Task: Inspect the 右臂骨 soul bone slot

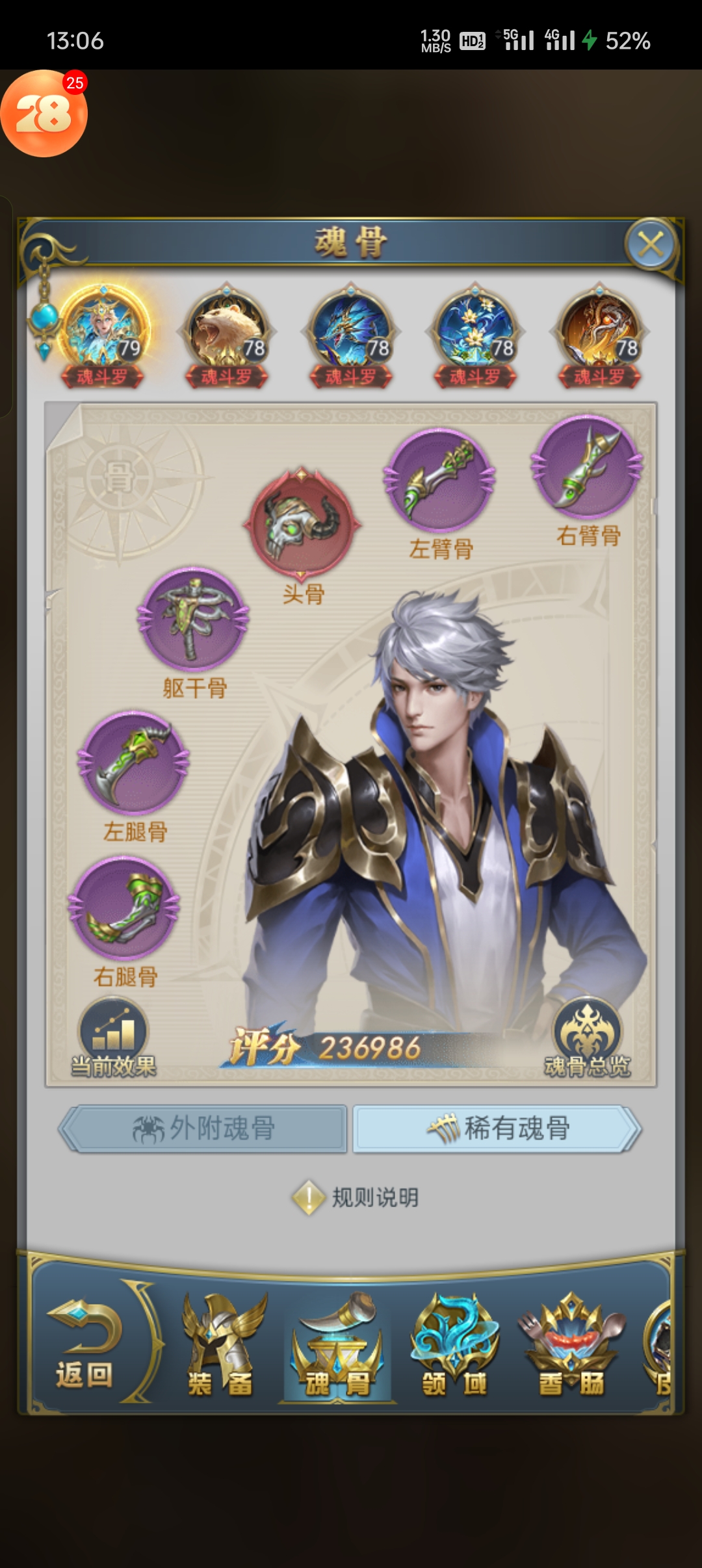Action: tap(588, 467)
